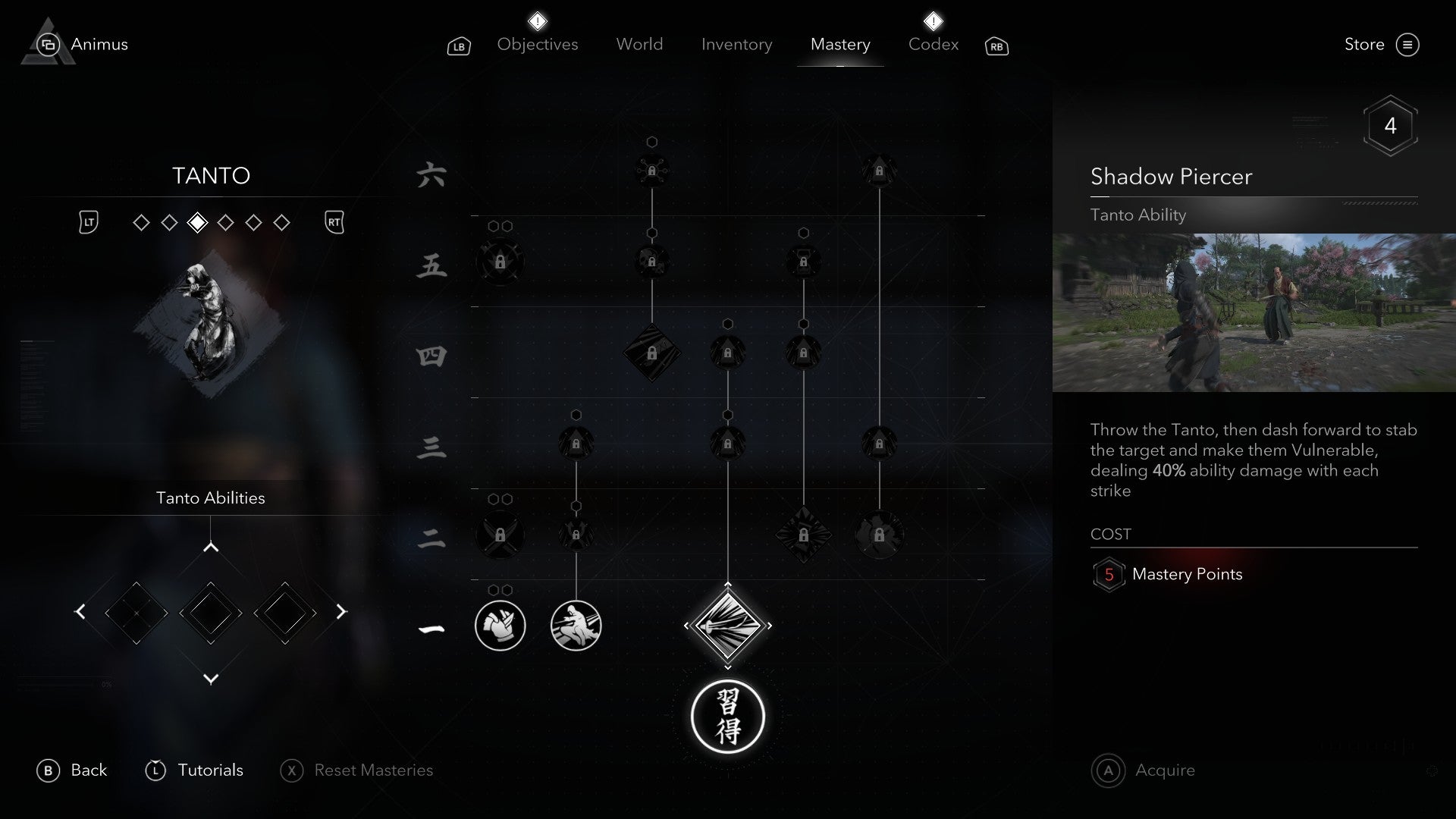Select the unlocked glove ability icon
The image size is (1456, 819).
point(500,626)
